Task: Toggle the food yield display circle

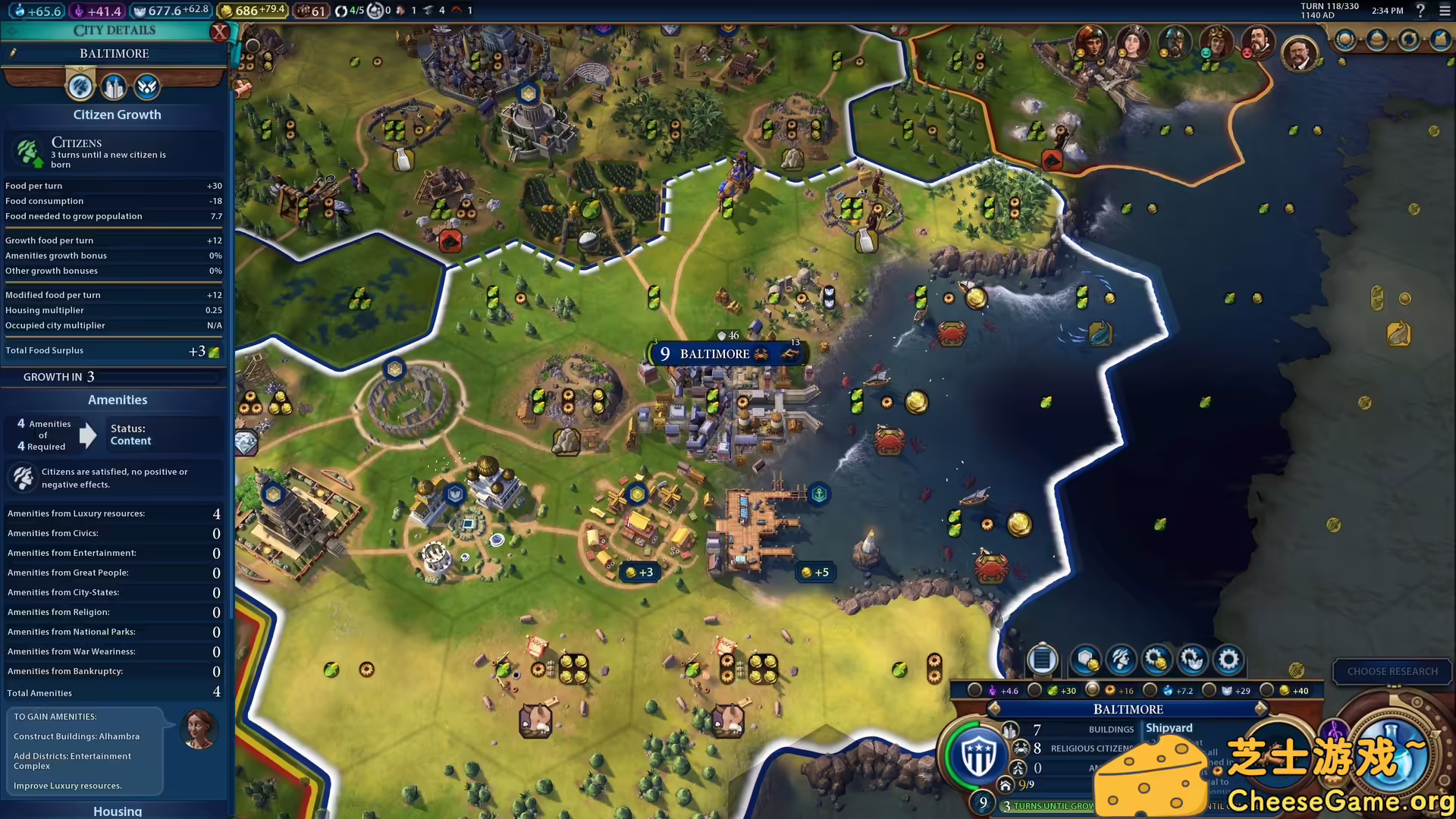Action: click(1036, 690)
